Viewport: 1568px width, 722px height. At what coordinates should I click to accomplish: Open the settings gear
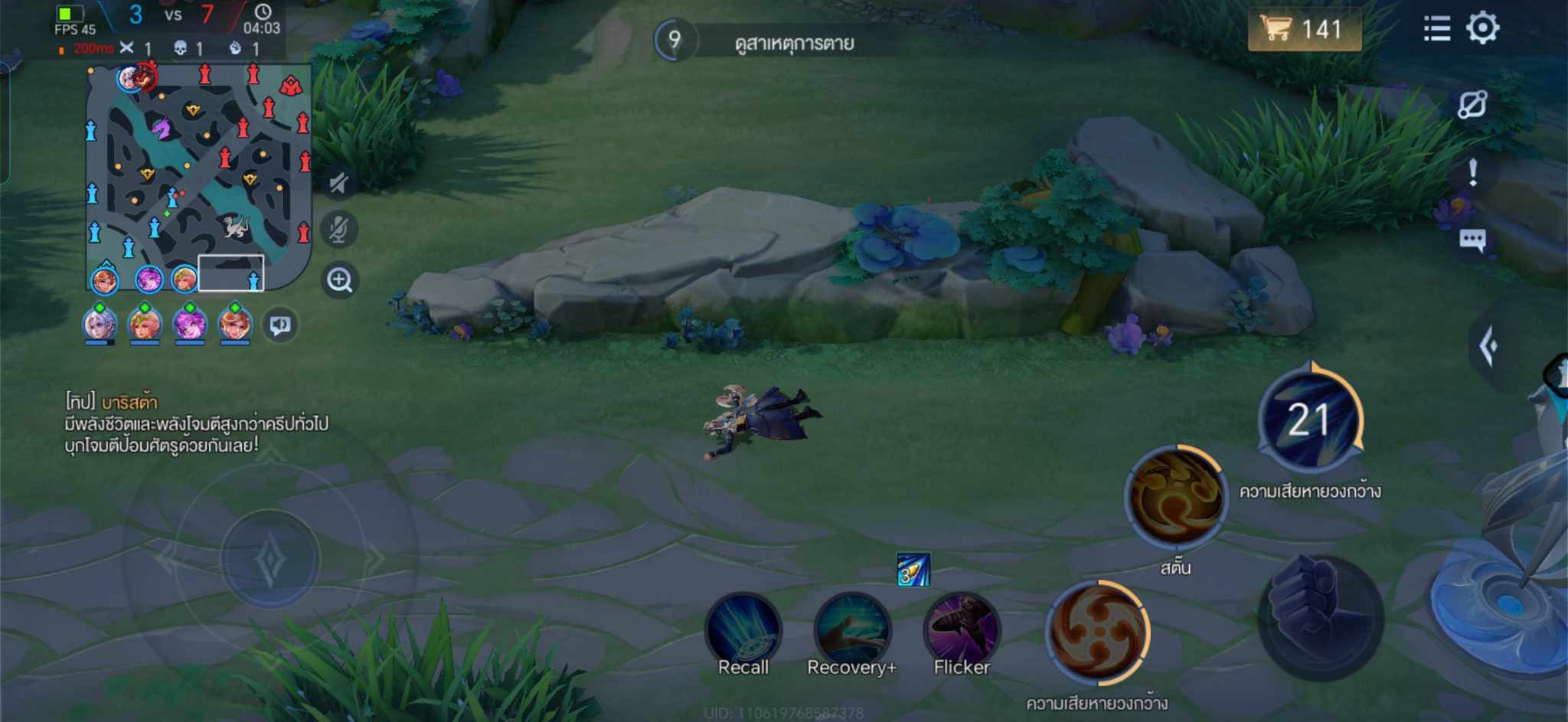[1482, 28]
